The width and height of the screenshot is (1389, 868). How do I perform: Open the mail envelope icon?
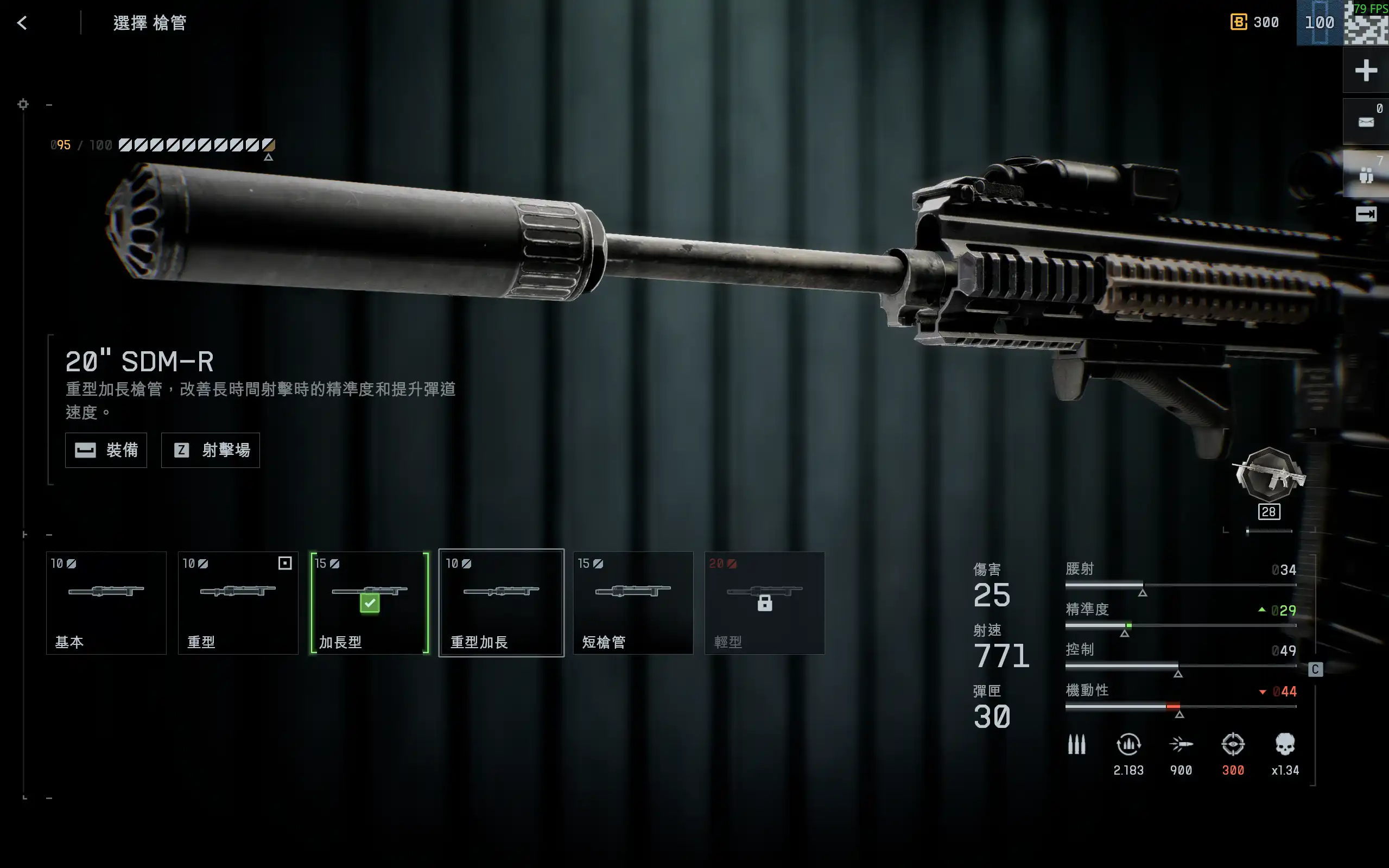click(x=1366, y=122)
